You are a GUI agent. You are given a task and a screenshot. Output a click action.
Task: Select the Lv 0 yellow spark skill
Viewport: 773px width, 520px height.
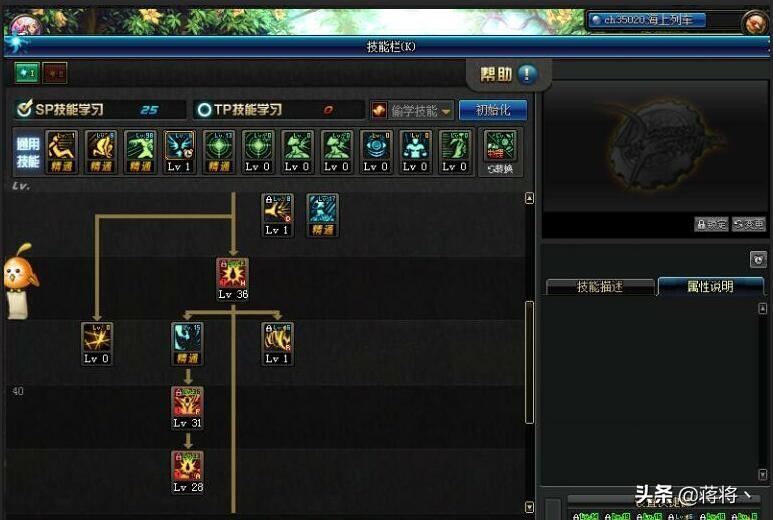click(97, 338)
